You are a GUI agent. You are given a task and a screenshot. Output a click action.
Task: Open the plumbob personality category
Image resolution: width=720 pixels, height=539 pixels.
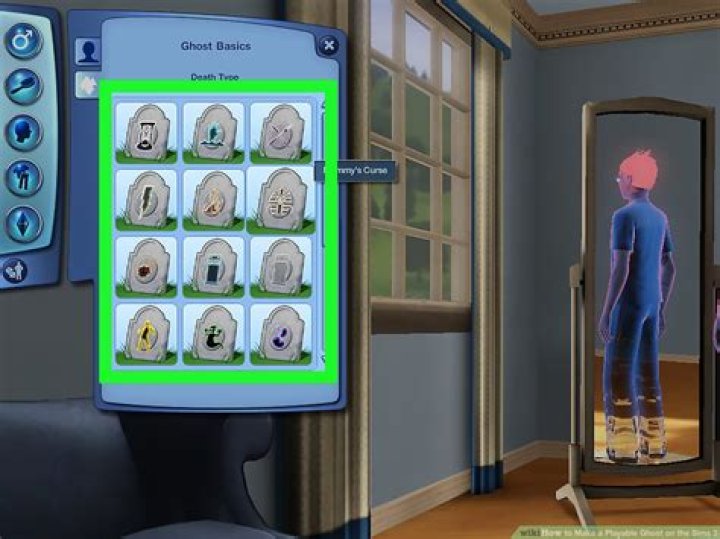(x=22, y=222)
